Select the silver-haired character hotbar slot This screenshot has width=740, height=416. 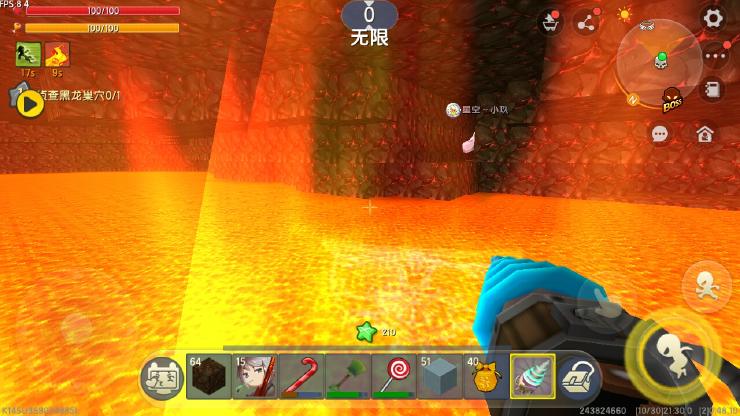point(255,378)
